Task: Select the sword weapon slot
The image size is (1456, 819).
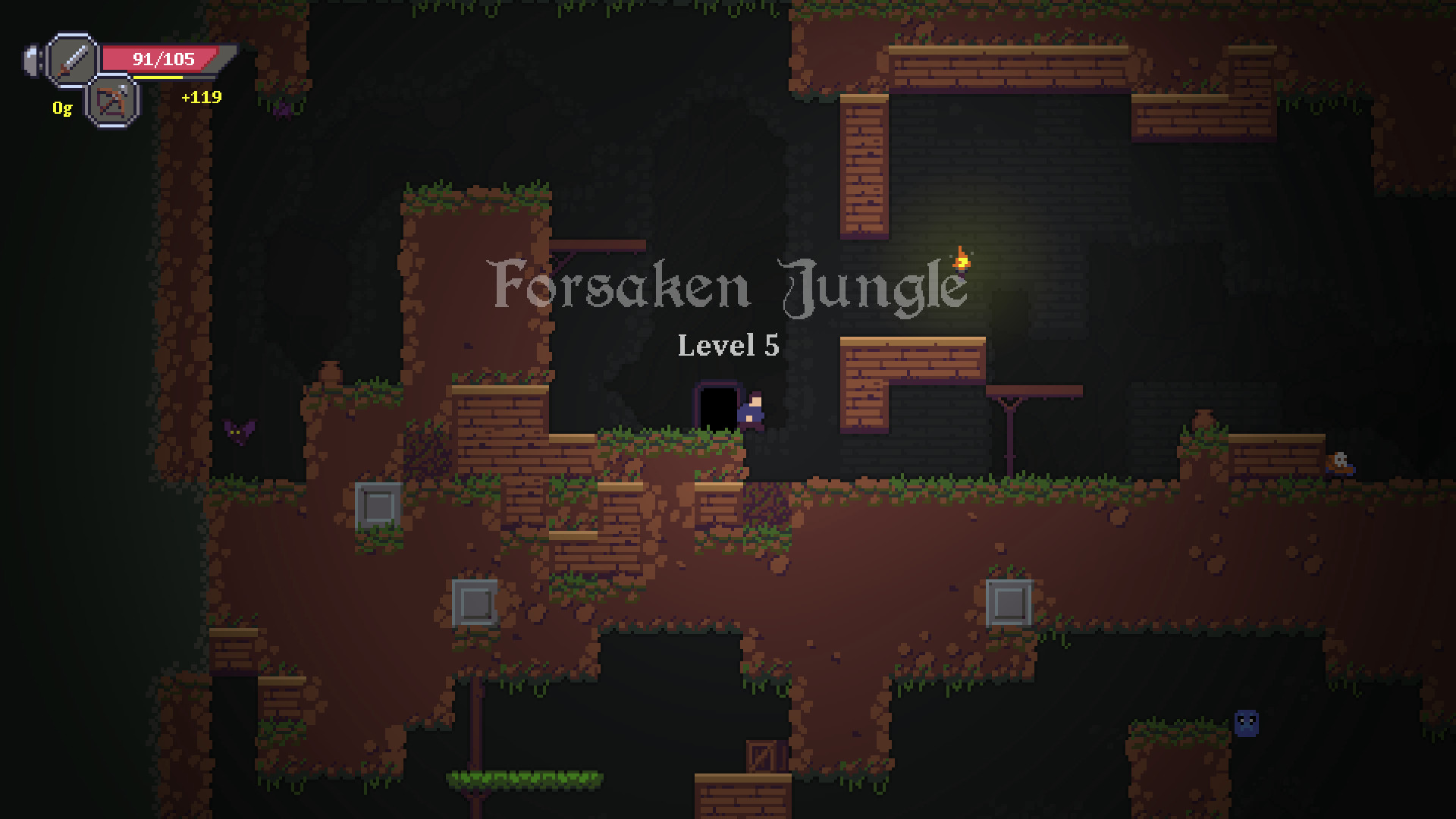Action: coord(72,59)
